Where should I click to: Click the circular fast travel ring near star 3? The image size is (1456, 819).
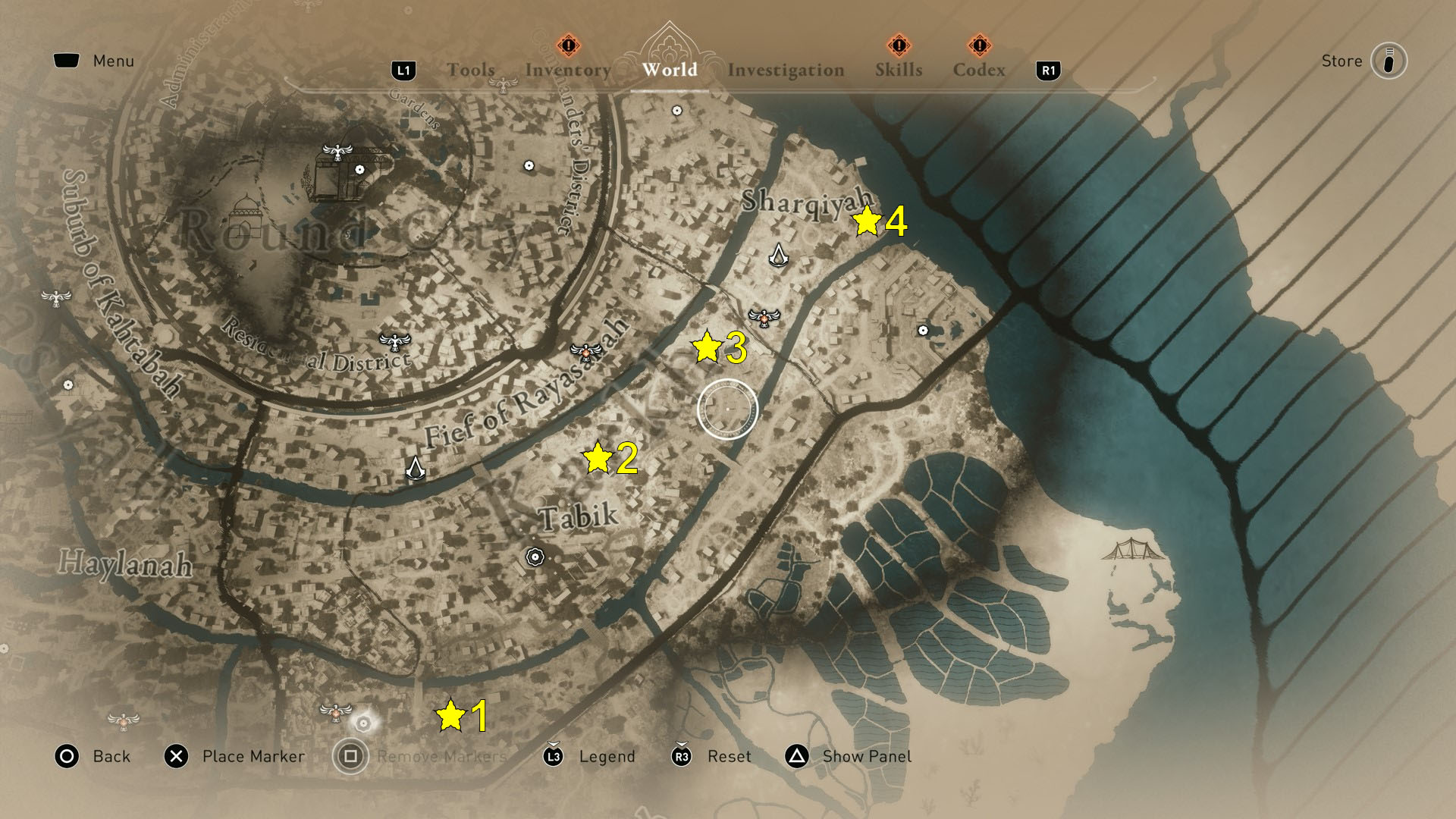726,409
